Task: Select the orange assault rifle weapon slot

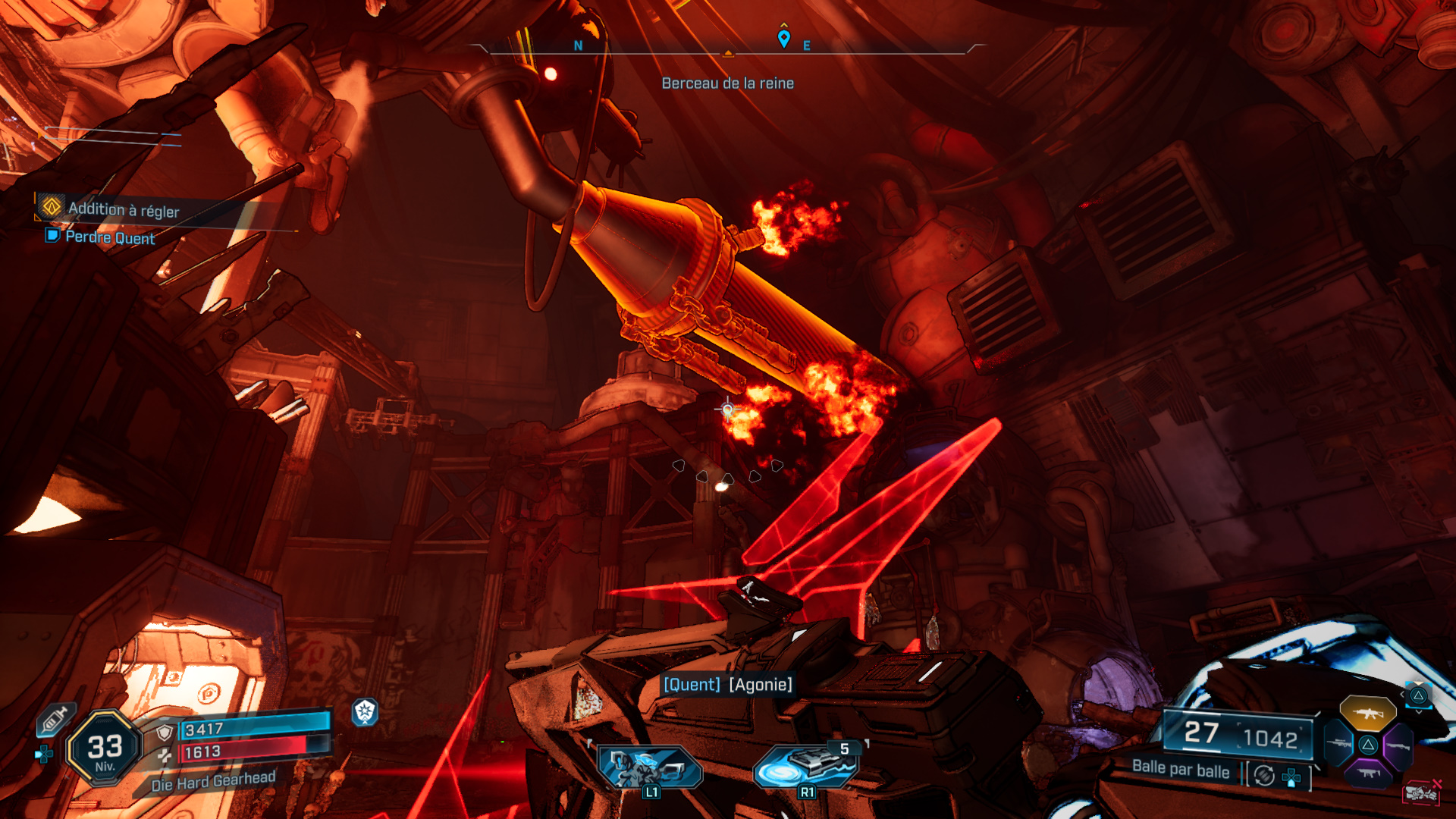Action: [x=1368, y=714]
